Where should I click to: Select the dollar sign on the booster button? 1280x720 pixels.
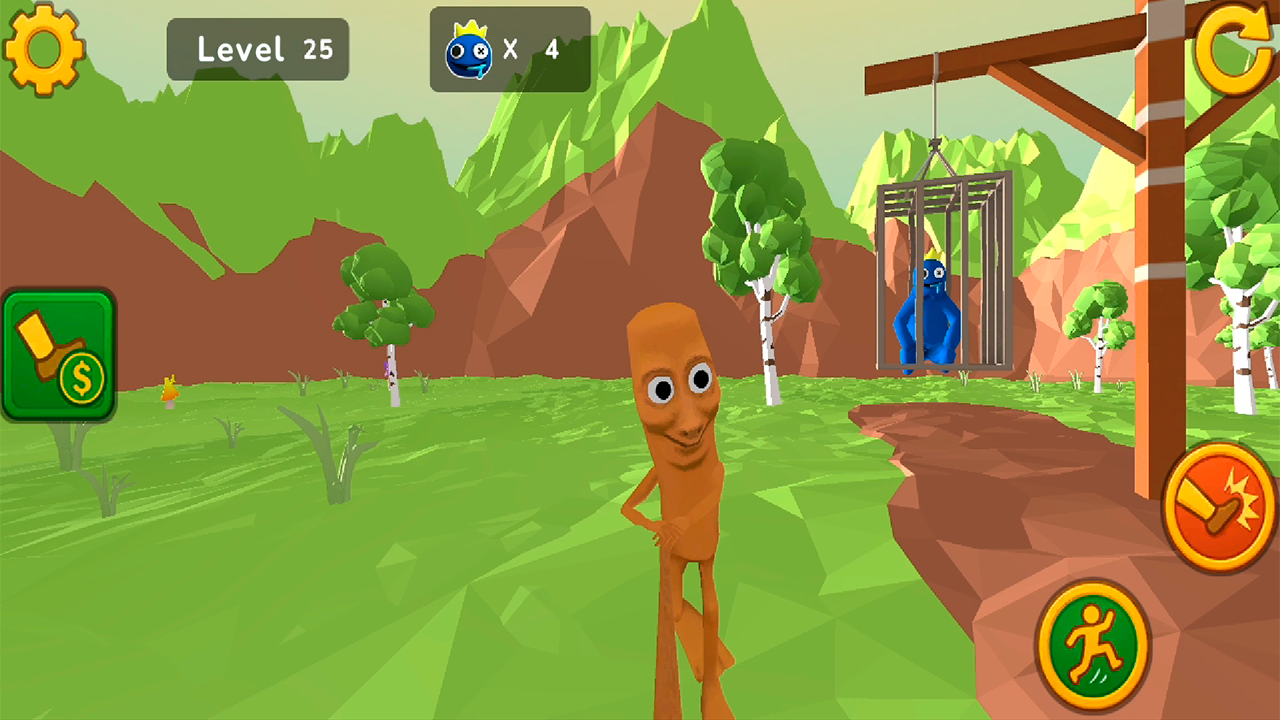pos(80,378)
